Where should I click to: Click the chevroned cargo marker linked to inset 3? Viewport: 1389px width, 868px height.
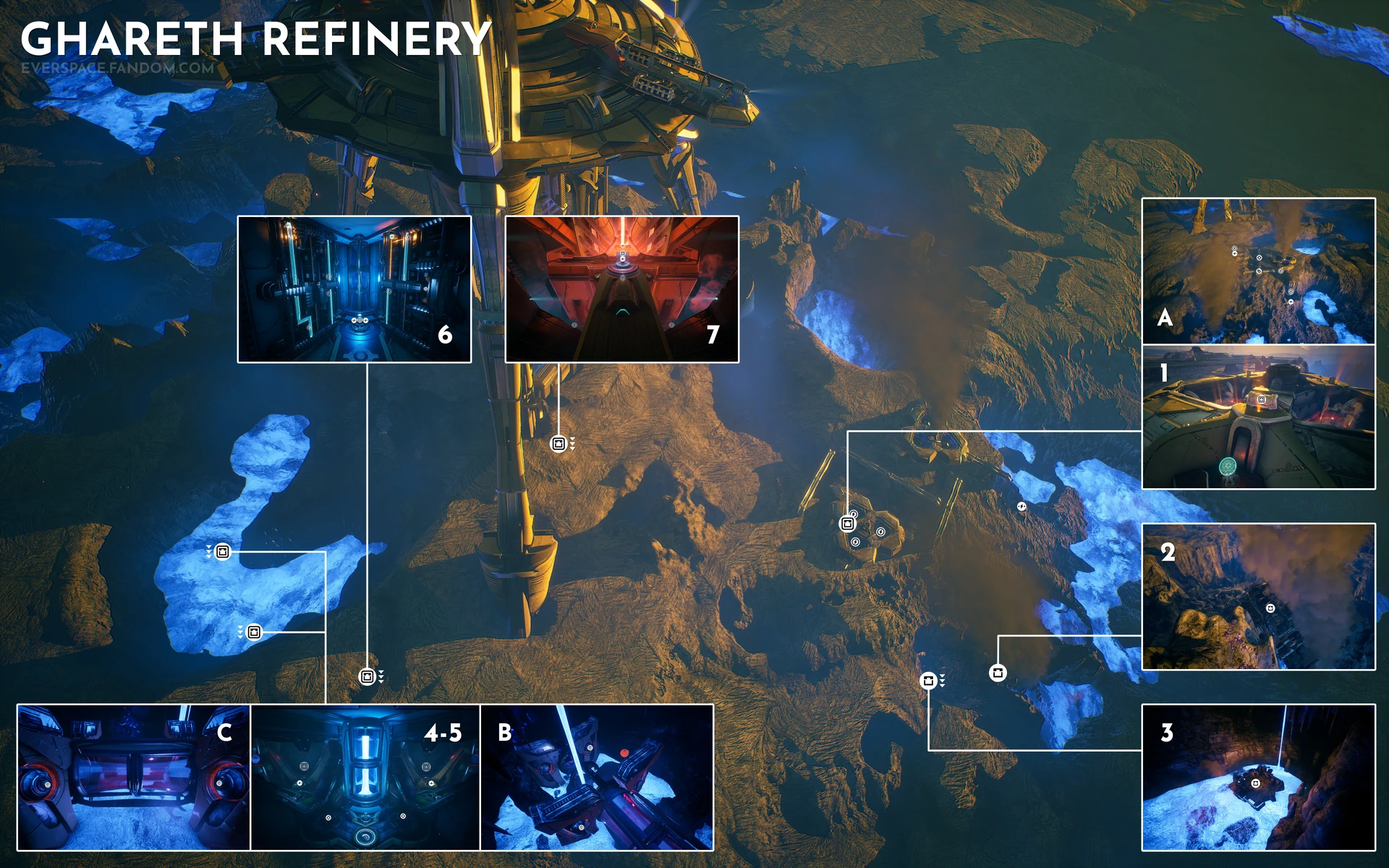[928, 680]
